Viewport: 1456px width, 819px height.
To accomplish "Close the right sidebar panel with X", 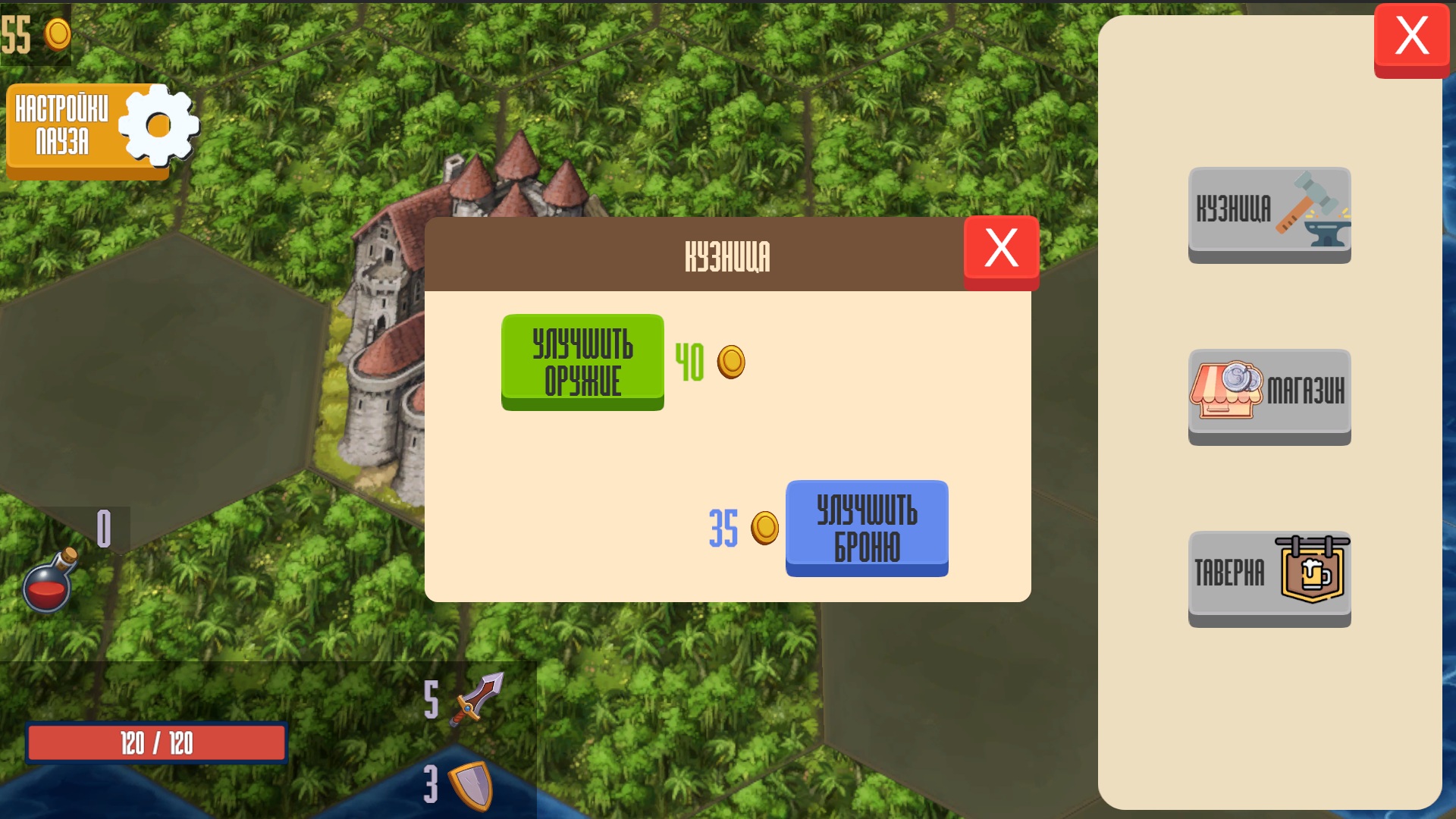I will 1412,34.
